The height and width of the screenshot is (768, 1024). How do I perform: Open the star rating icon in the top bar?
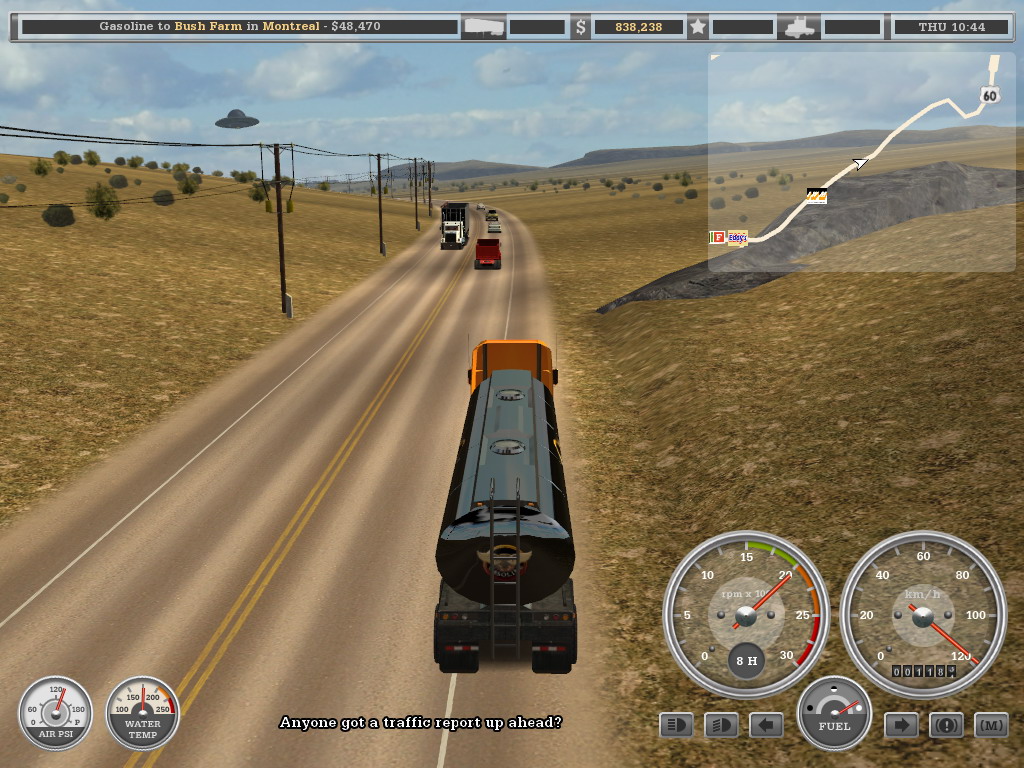(698, 27)
